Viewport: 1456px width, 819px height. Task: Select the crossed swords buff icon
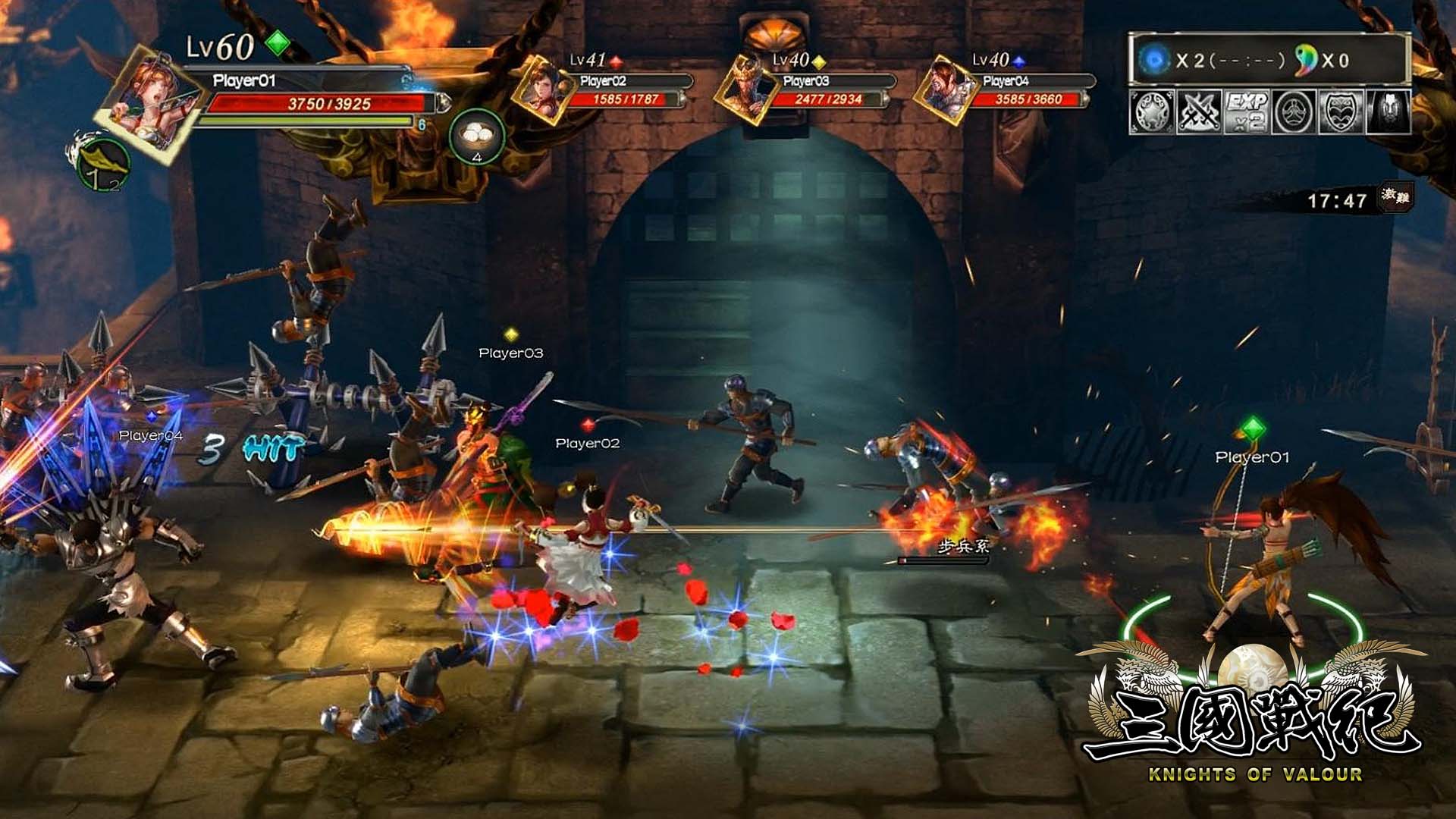(1199, 112)
